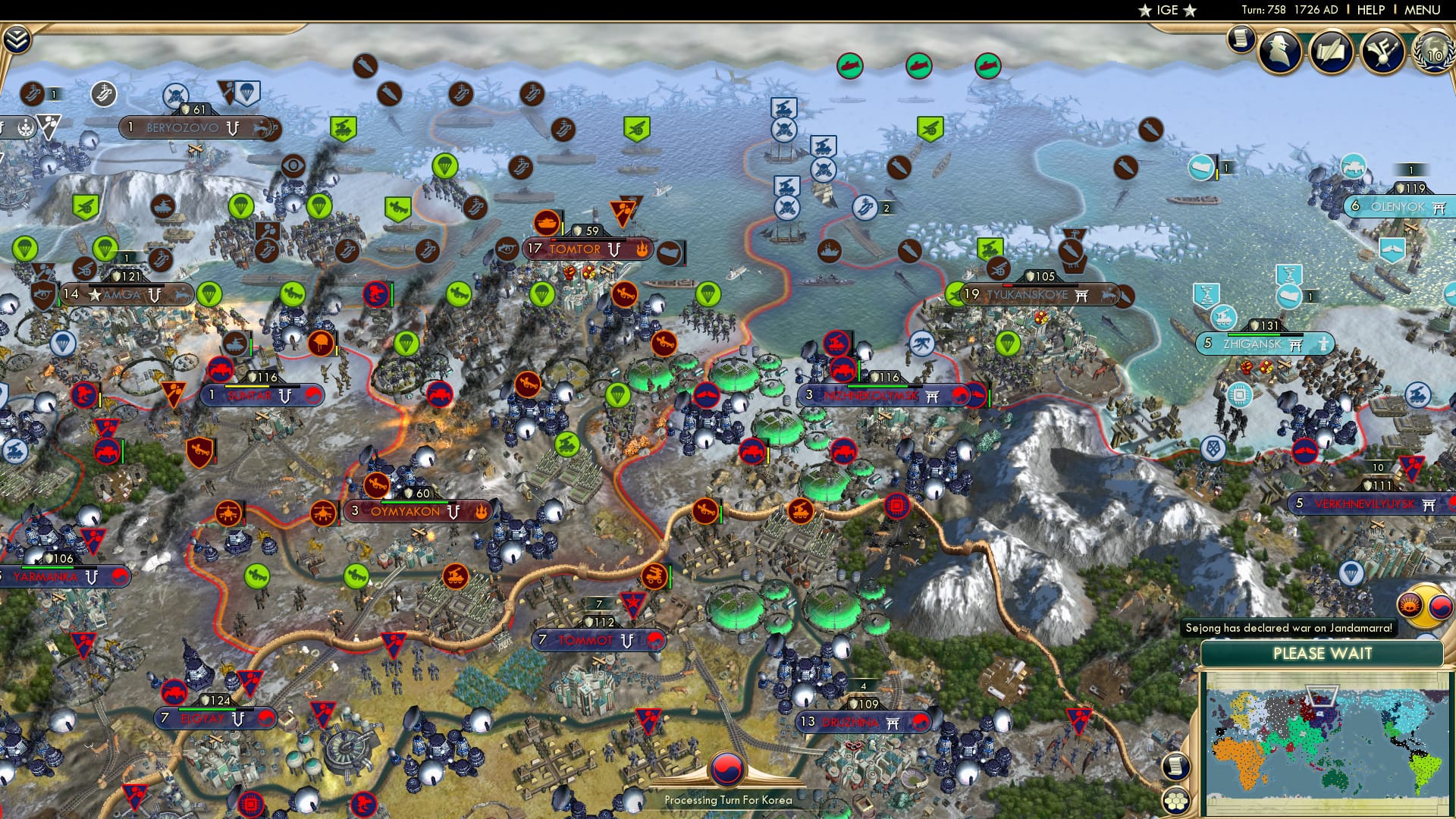The height and width of the screenshot is (819, 1456).
Task: Toggle strategic view with the hex grid icon
Action: pos(1178,801)
